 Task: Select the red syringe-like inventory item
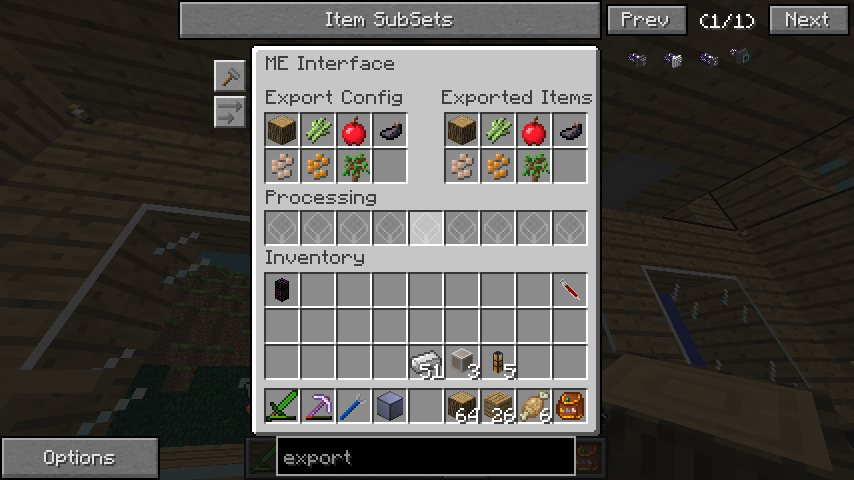(570, 290)
